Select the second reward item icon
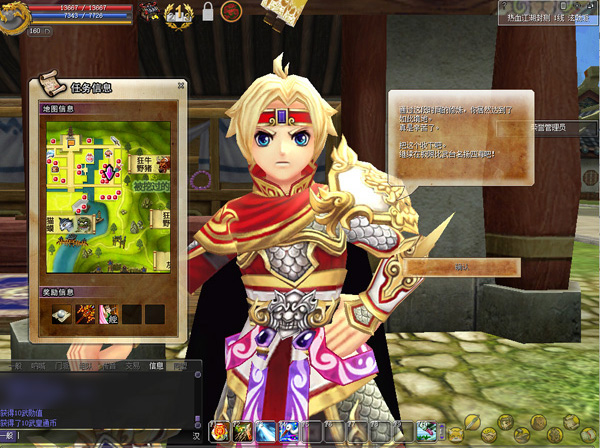The image size is (600, 448). [x=85, y=314]
